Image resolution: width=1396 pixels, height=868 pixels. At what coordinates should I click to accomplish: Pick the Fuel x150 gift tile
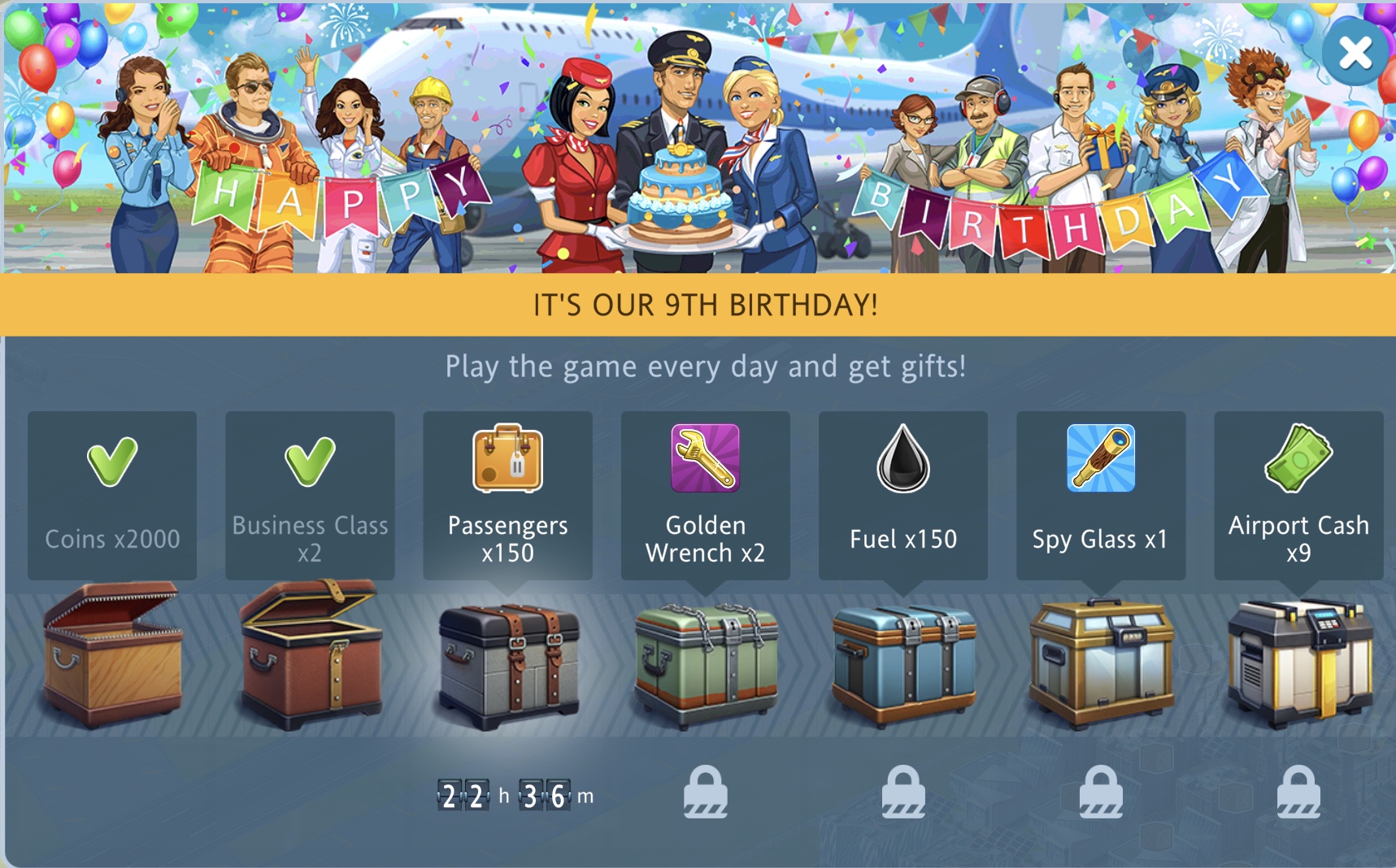[x=902, y=495]
